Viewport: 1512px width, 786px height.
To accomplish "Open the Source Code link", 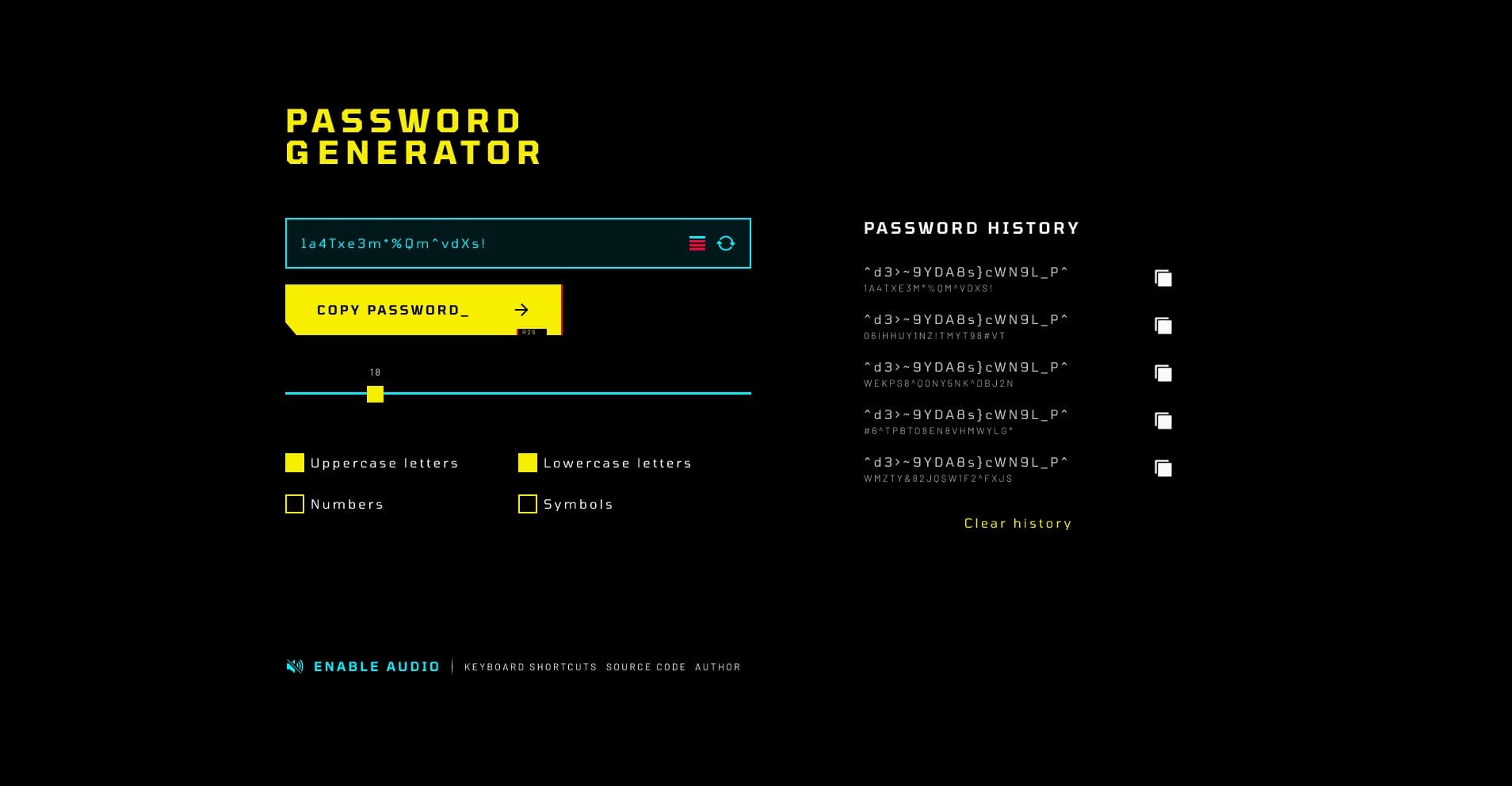I will tap(646, 667).
